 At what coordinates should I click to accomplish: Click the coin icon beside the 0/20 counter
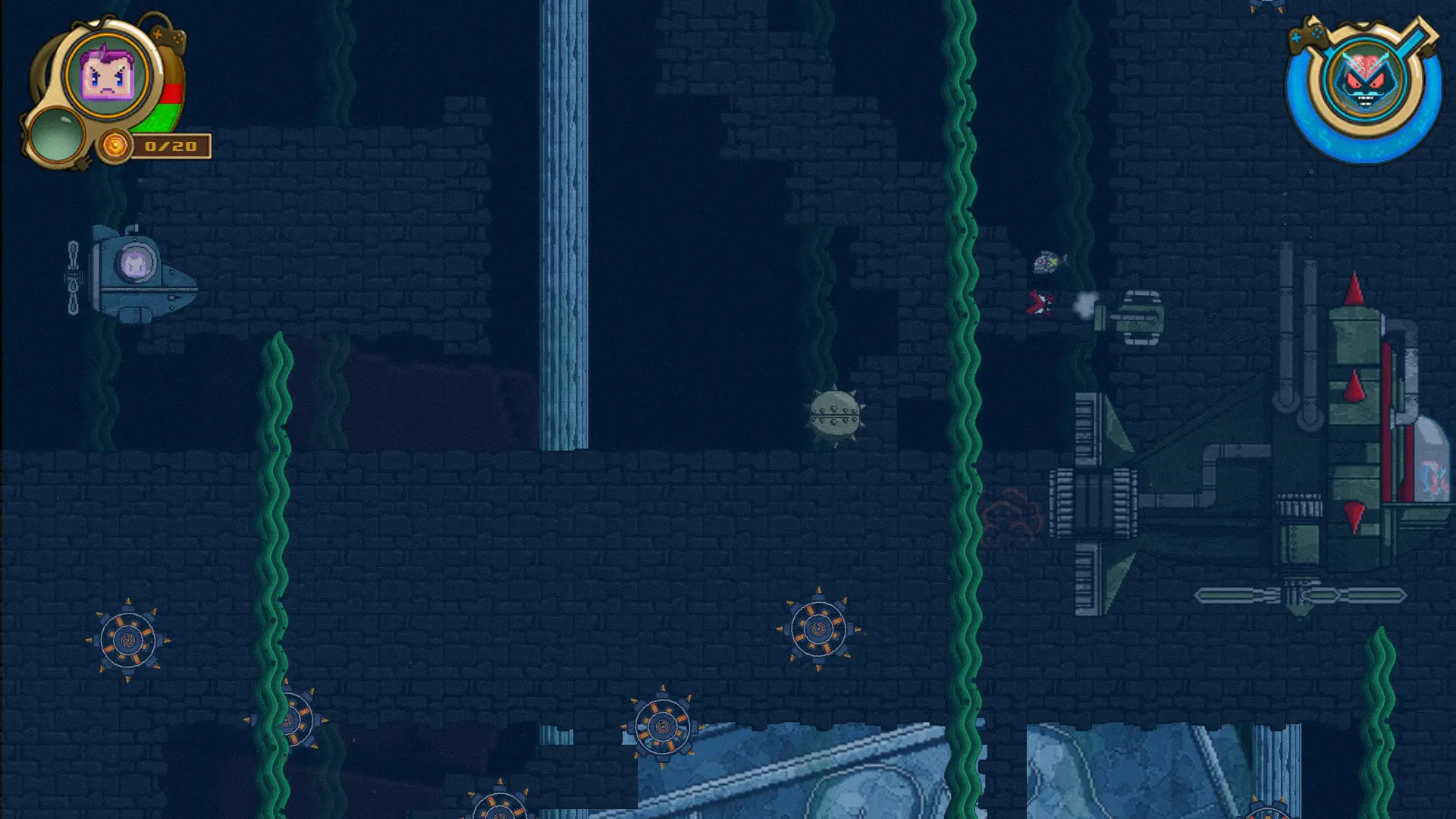coord(114,144)
